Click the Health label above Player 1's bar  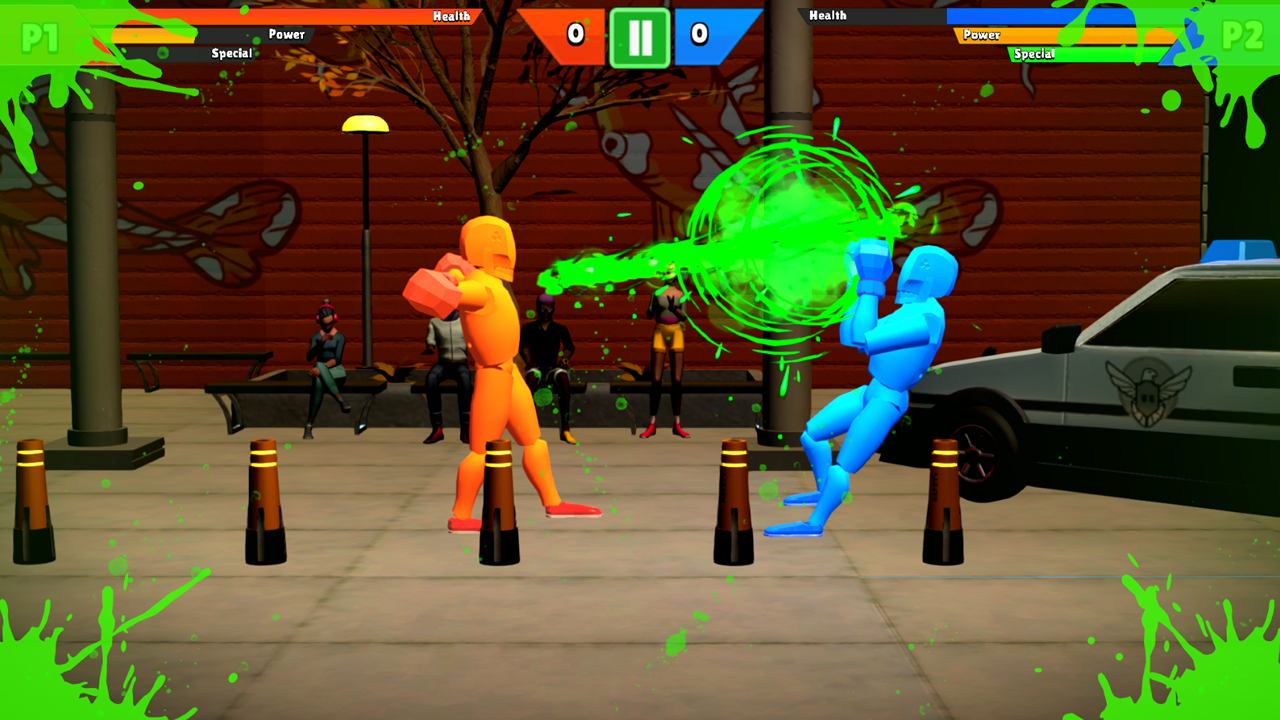click(x=452, y=15)
